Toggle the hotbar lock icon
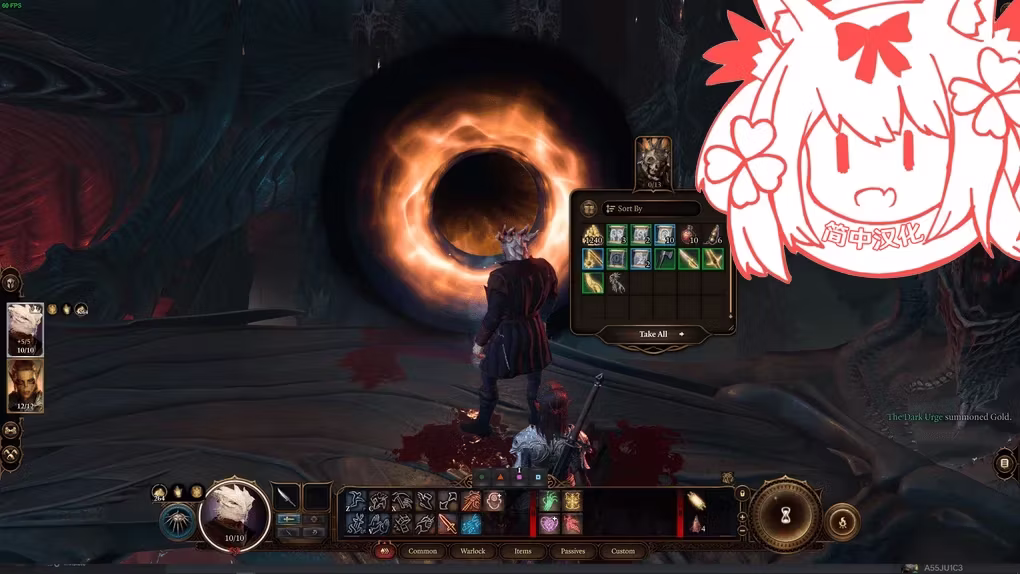 coord(742,493)
